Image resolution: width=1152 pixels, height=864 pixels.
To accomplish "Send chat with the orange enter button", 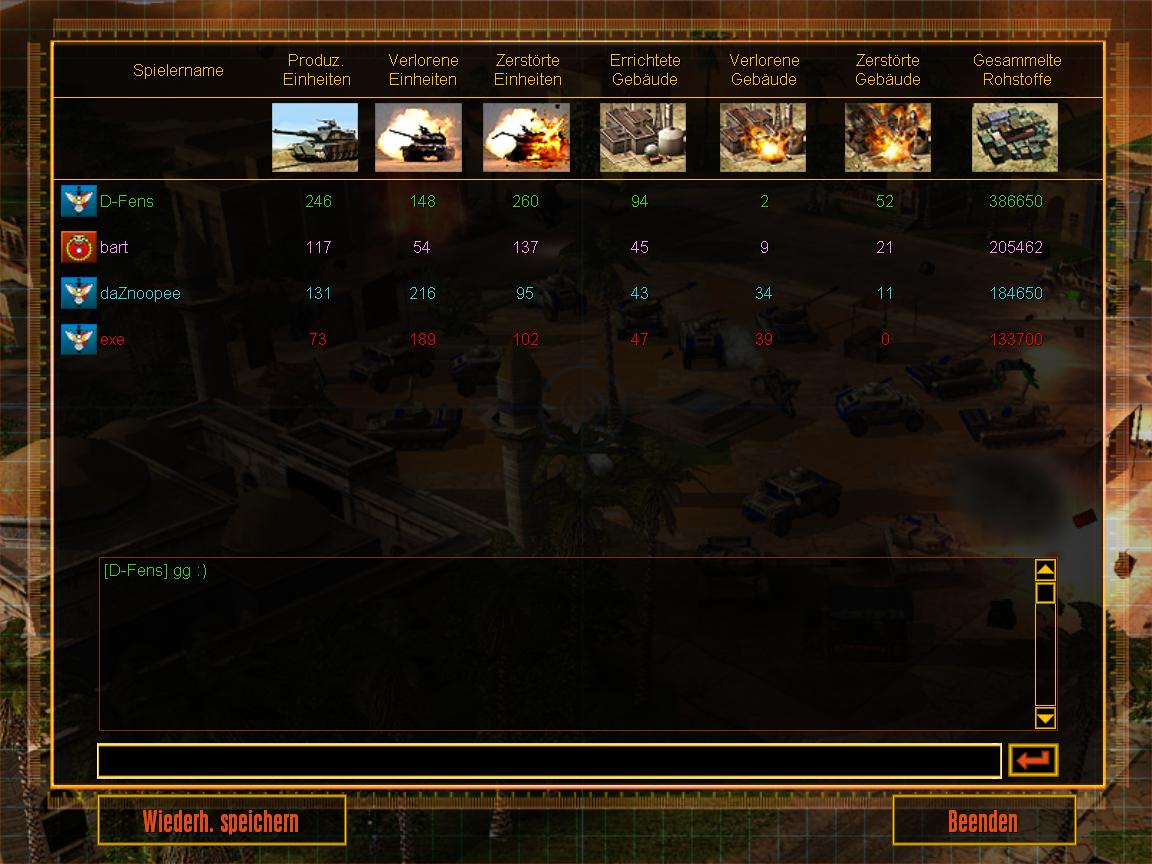I will [x=1033, y=761].
